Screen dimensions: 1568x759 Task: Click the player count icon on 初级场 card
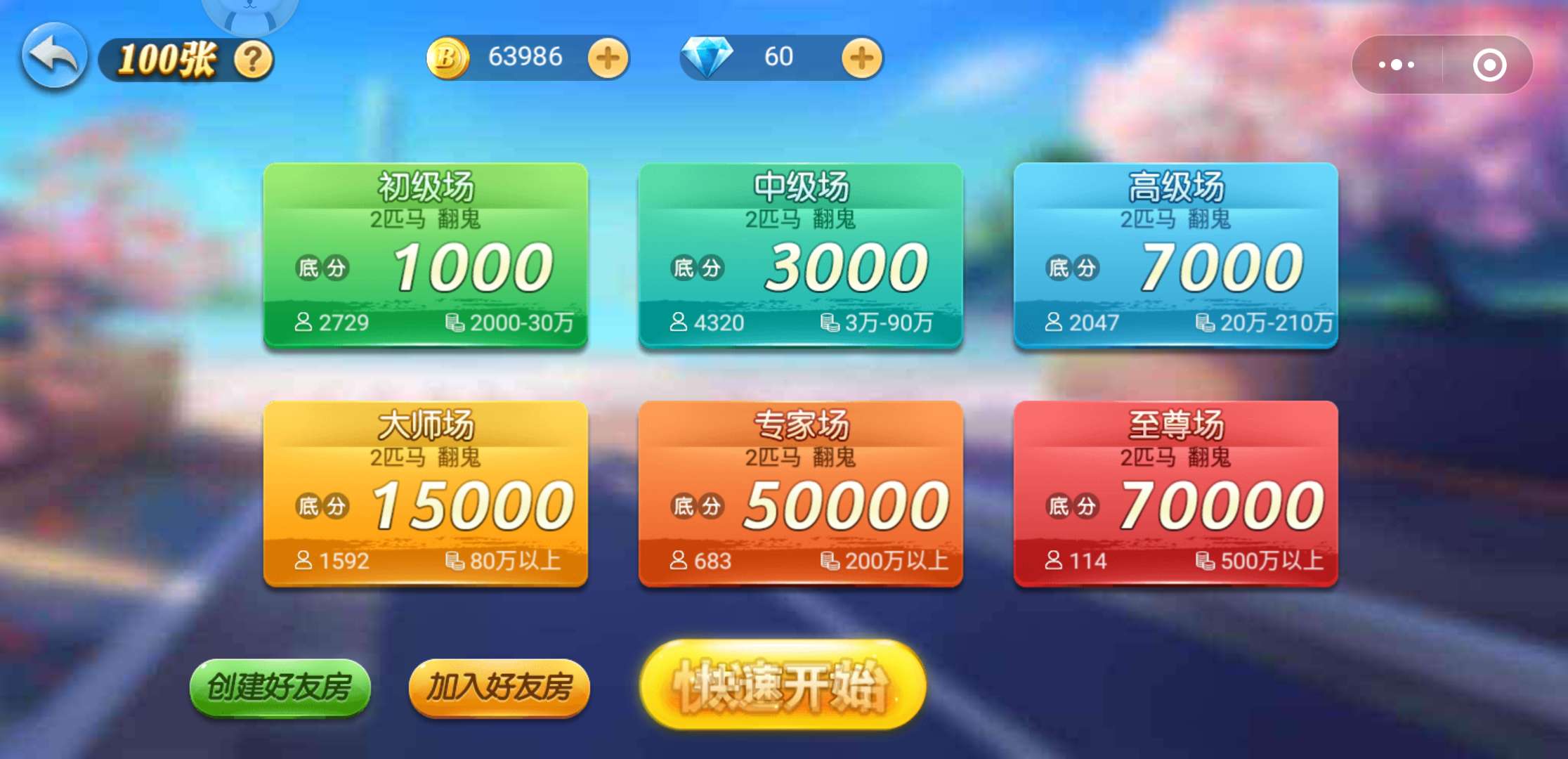click(x=305, y=323)
